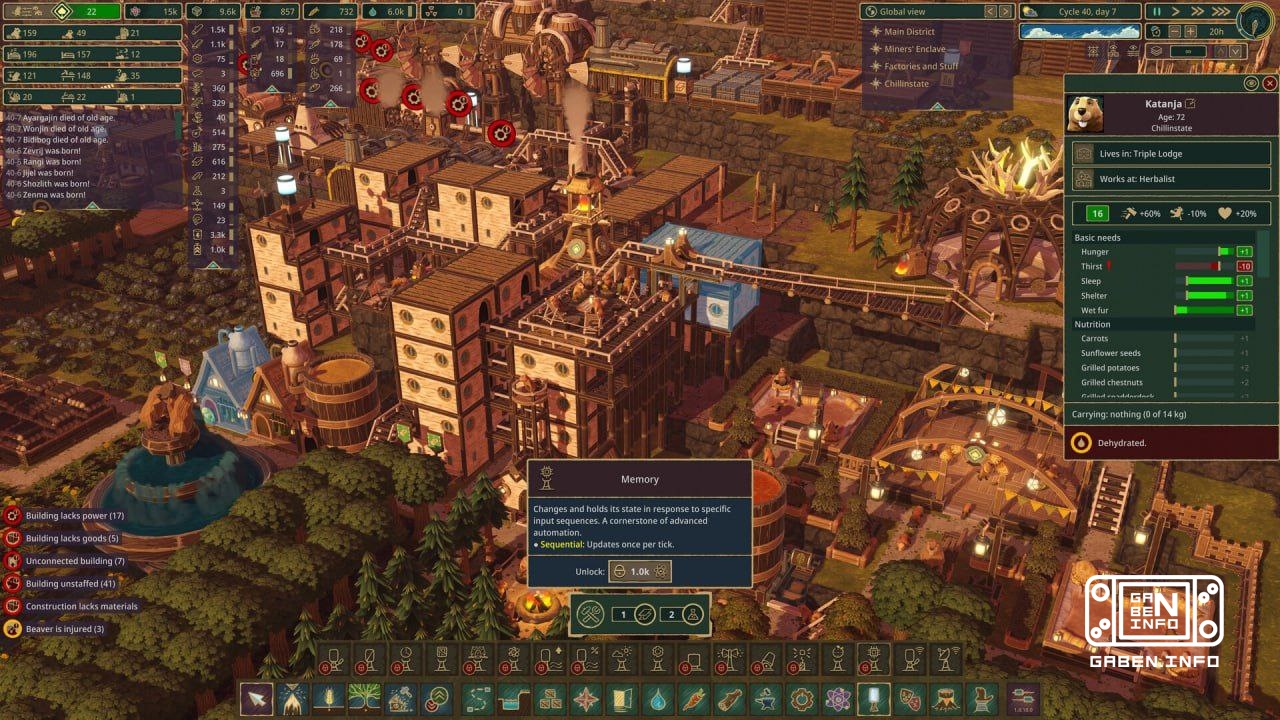
Task: Toggle visibility tracking on Katanja's panel (eye icon)
Action: click(1251, 84)
